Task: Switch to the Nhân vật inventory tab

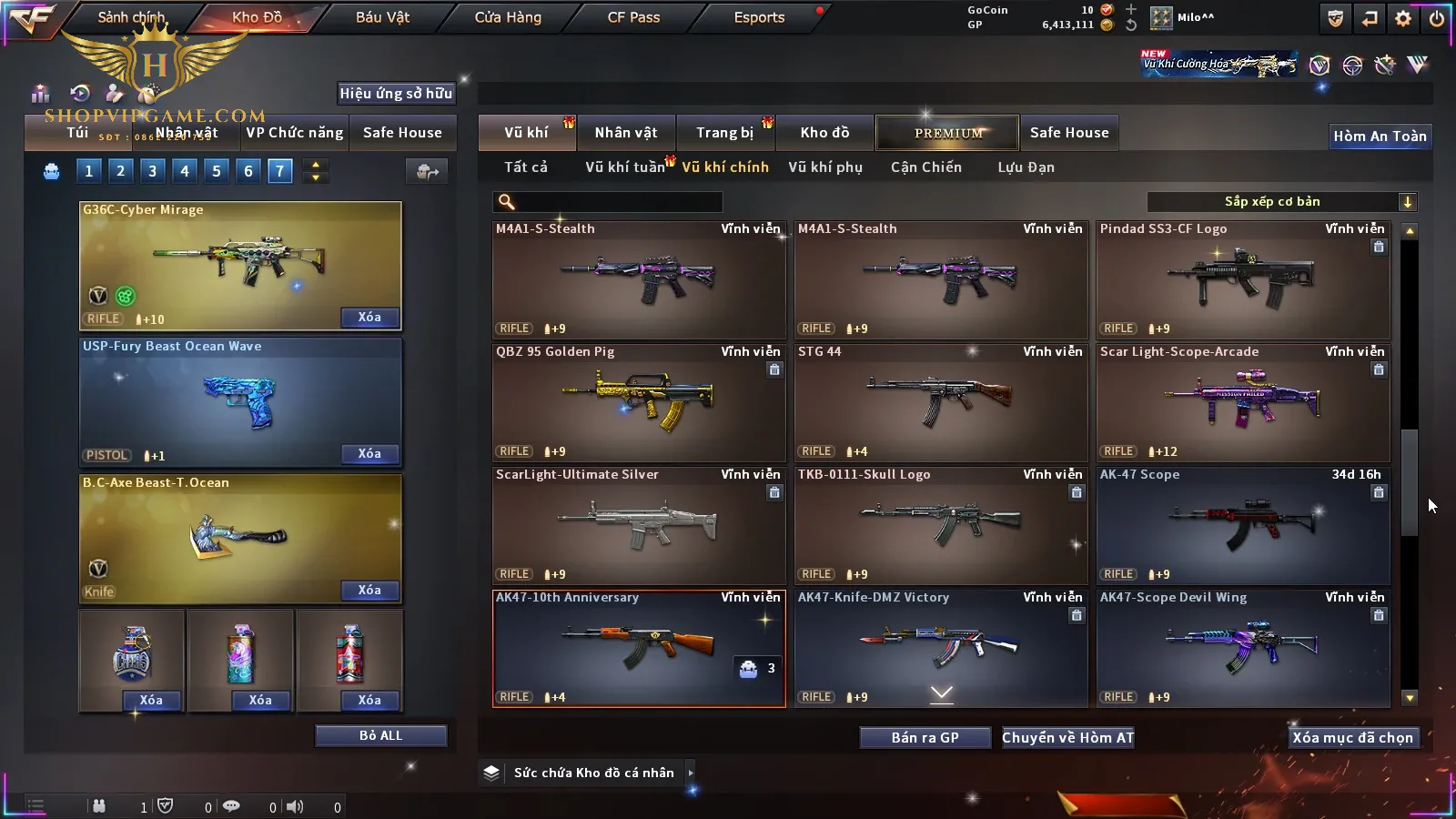Action: click(x=626, y=133)
